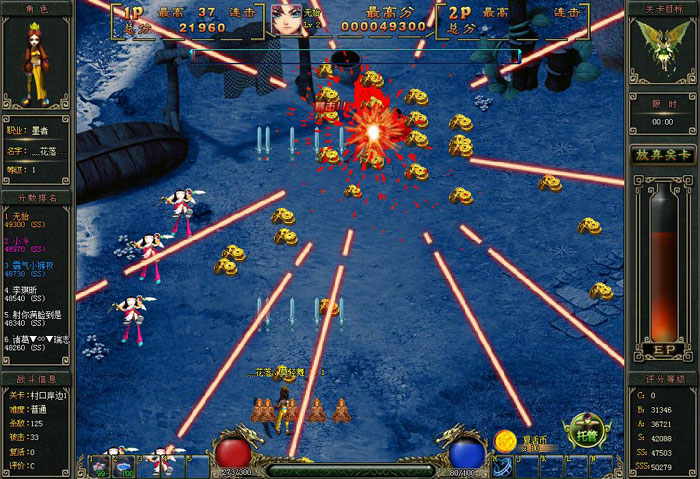This screenshot has width=700, height=479.
Task: Select the blue crescent skill slot
Action: click(x=503, y=464)
